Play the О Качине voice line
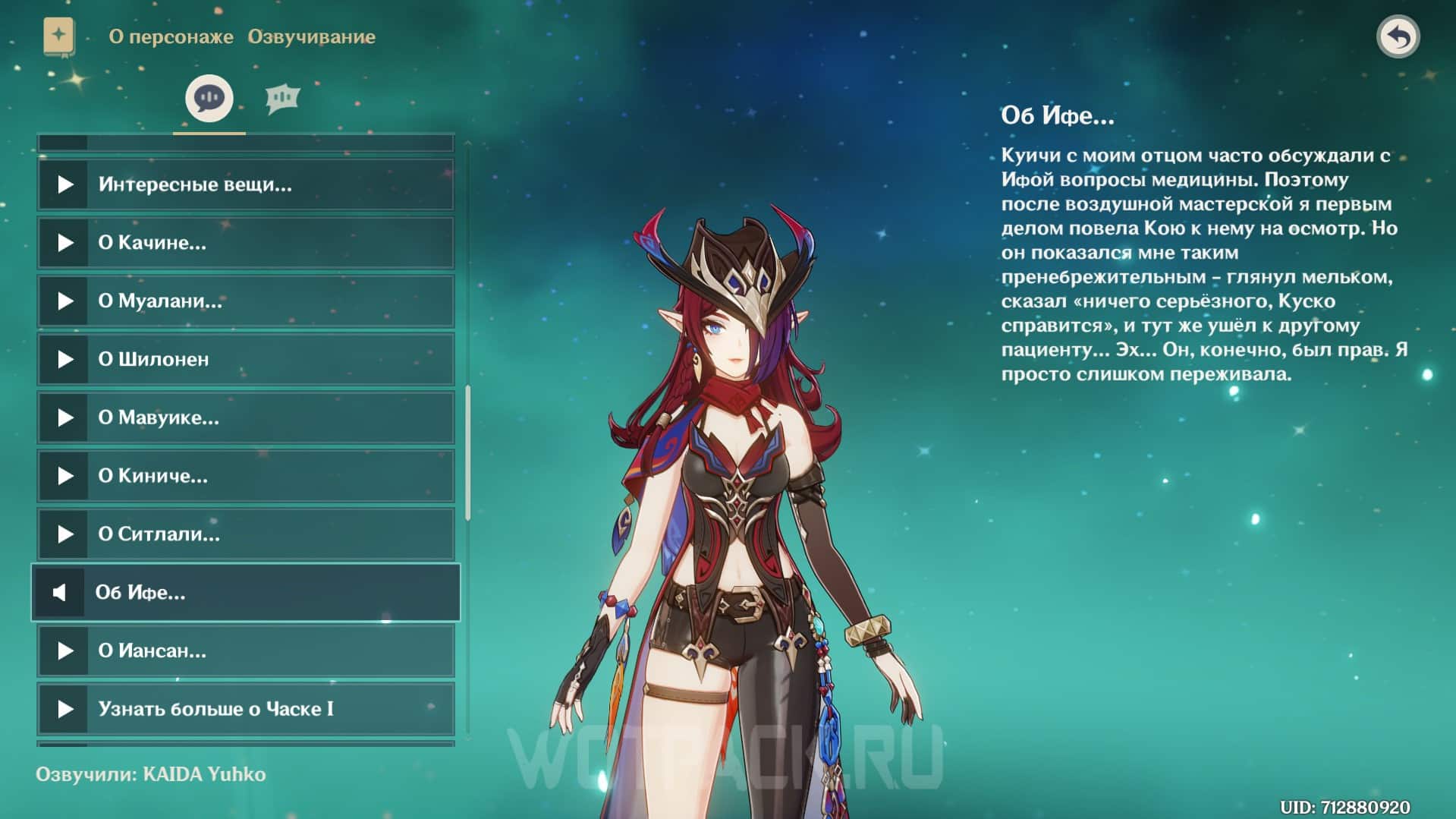The image size is (1456, 819). point(67,242)
